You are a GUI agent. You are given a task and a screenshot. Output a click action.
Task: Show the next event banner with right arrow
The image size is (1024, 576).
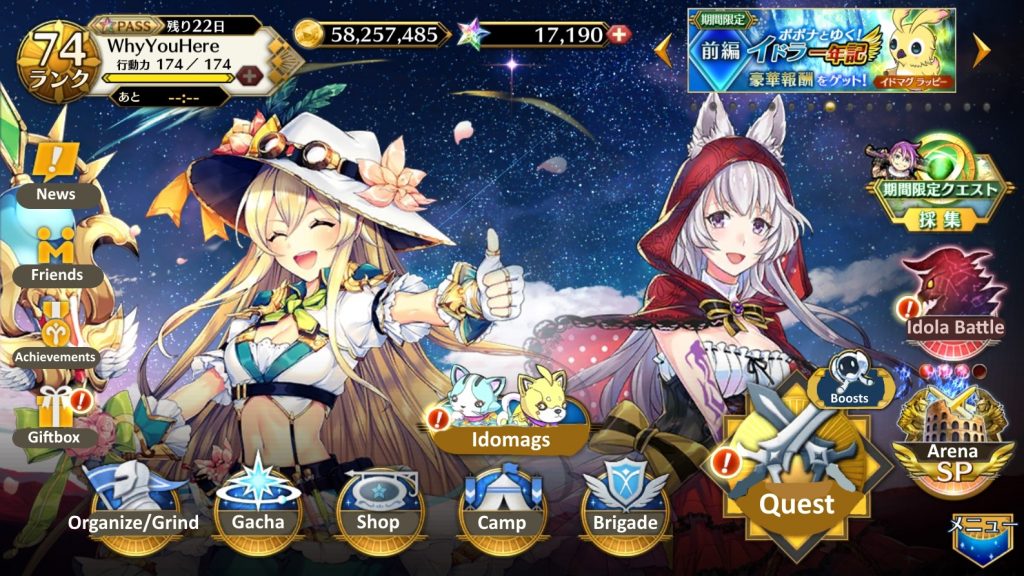pos(981,50)
